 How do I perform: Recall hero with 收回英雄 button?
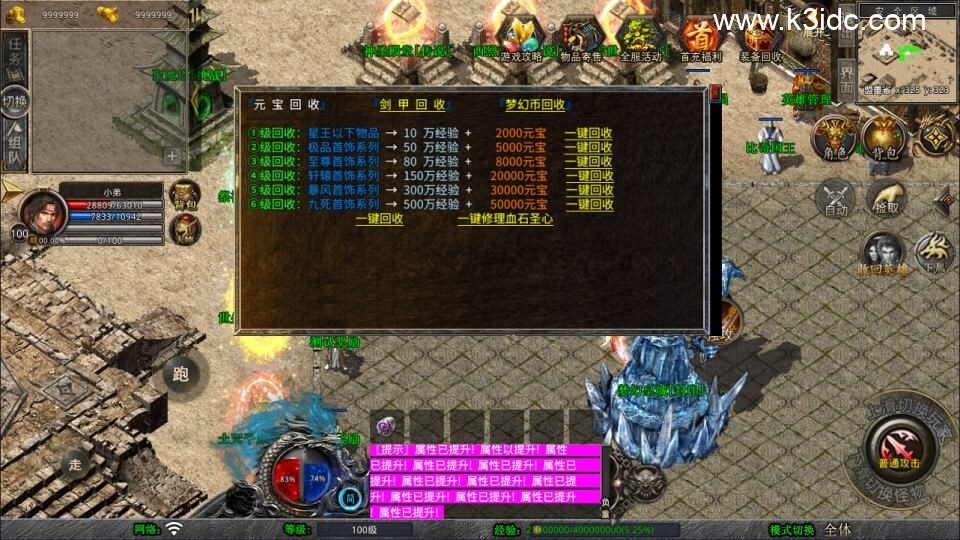pos(881,255)
